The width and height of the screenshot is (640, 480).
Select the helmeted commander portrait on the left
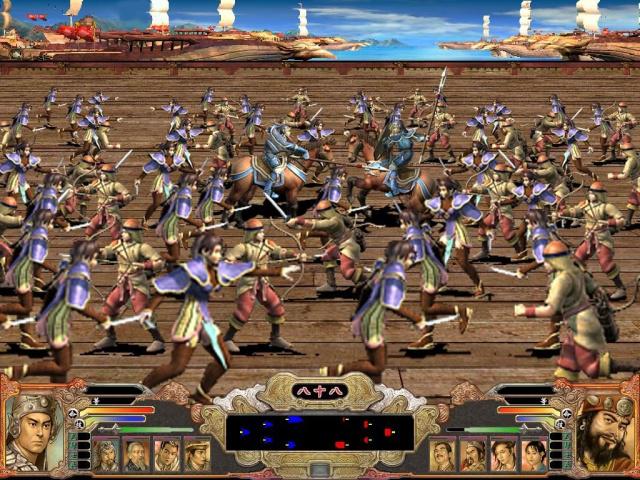pos(30,432)
